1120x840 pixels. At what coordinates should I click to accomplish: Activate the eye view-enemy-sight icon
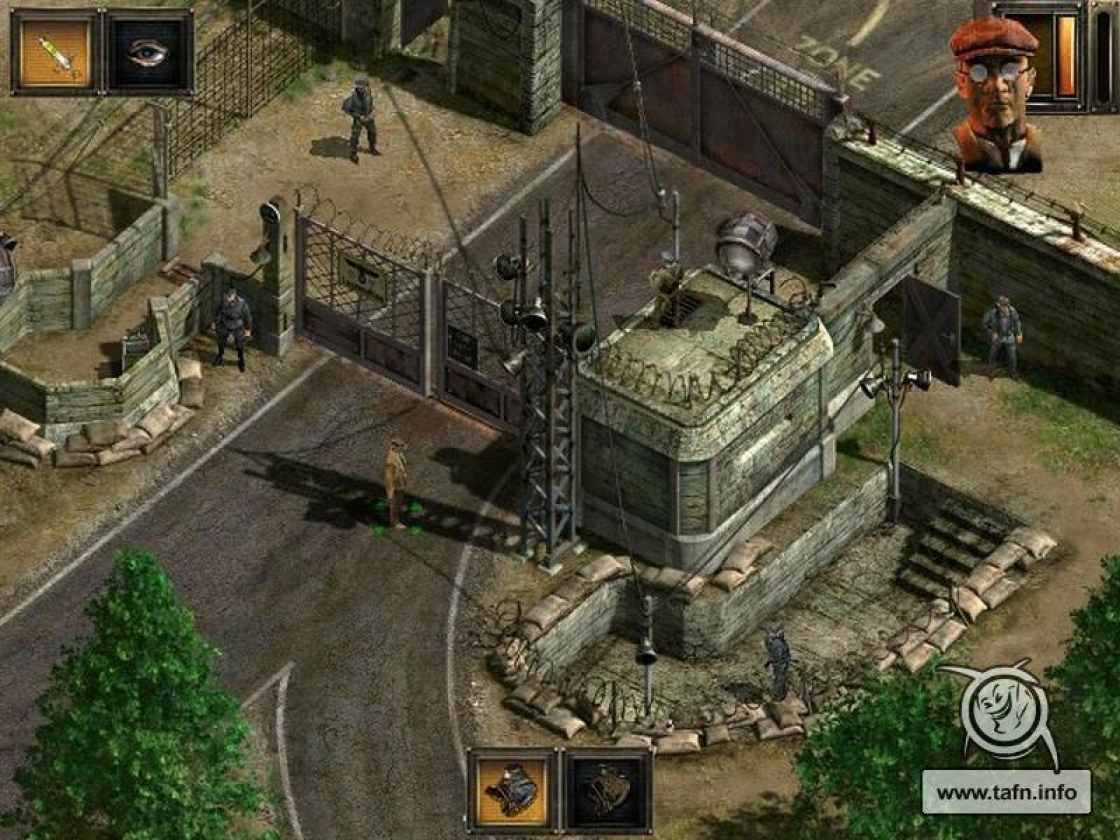(x=149, y=52)
